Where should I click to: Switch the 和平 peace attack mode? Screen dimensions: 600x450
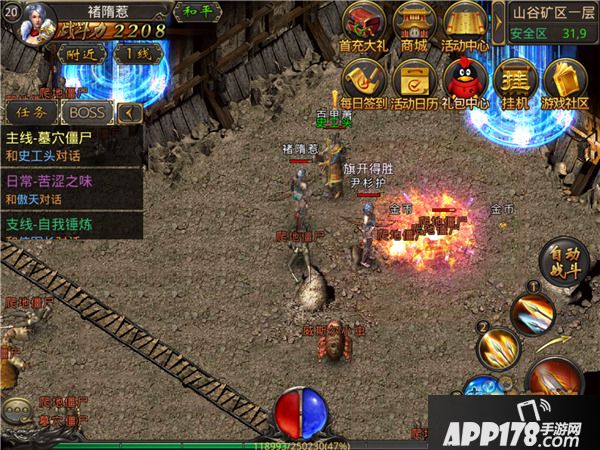click(191, 13)
